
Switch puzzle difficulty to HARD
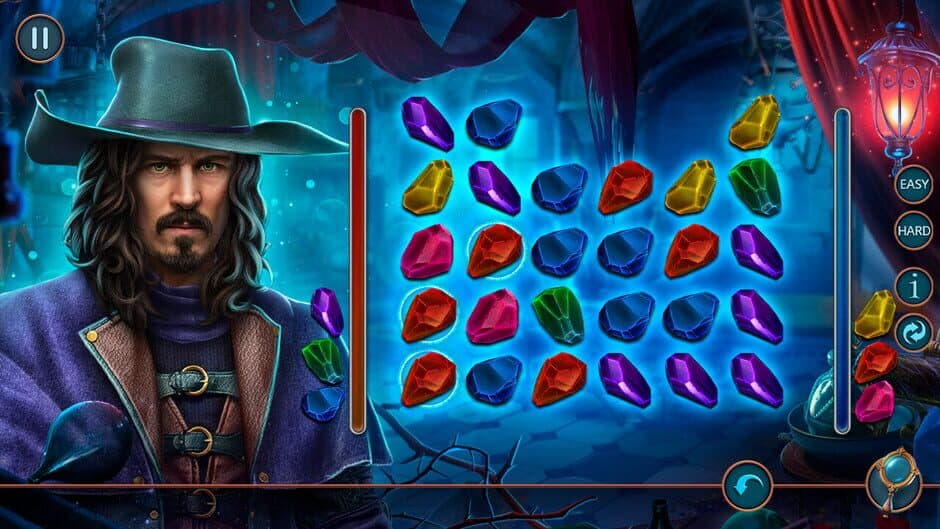(913, 231)
